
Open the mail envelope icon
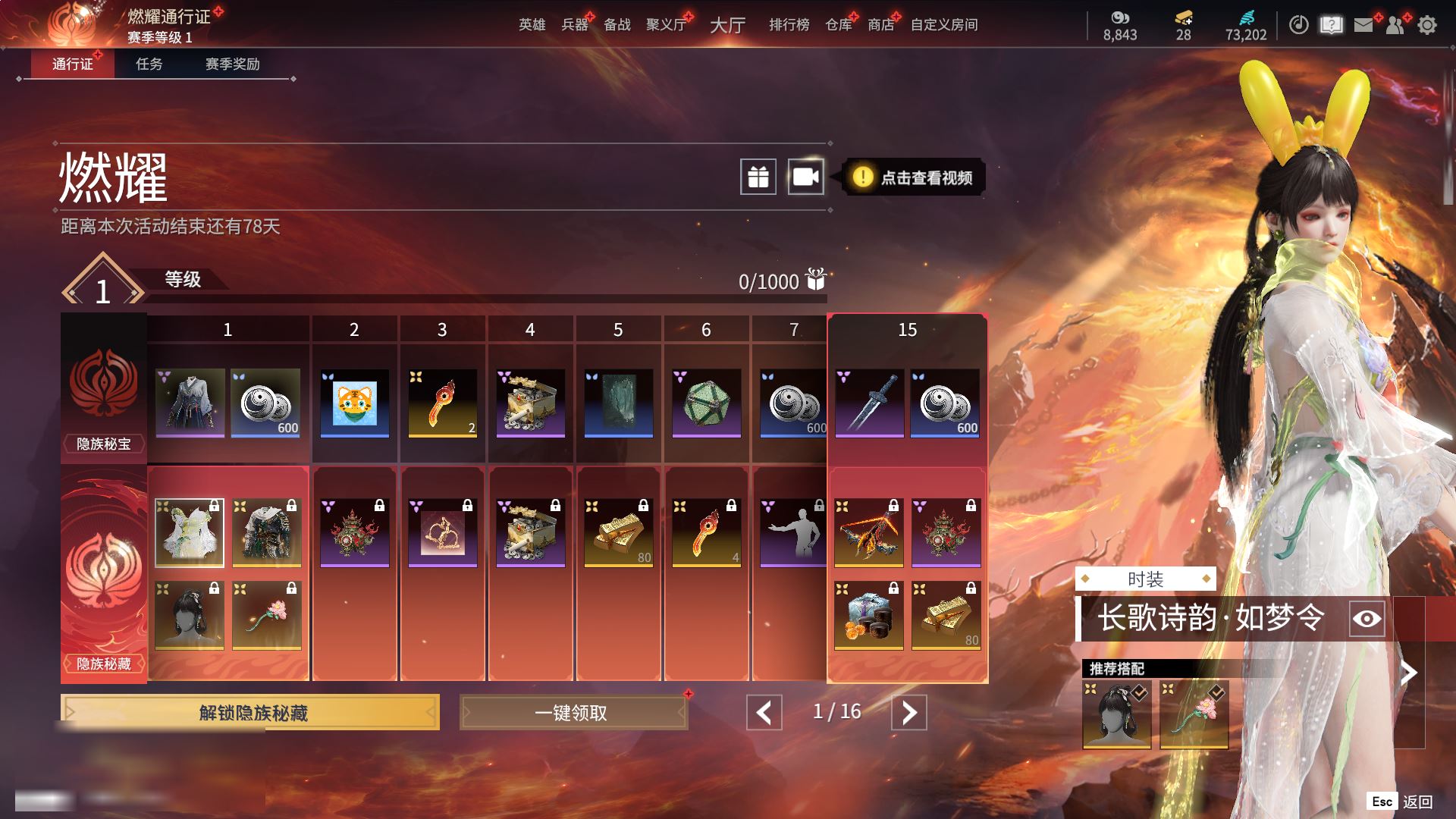[1363, 26]
